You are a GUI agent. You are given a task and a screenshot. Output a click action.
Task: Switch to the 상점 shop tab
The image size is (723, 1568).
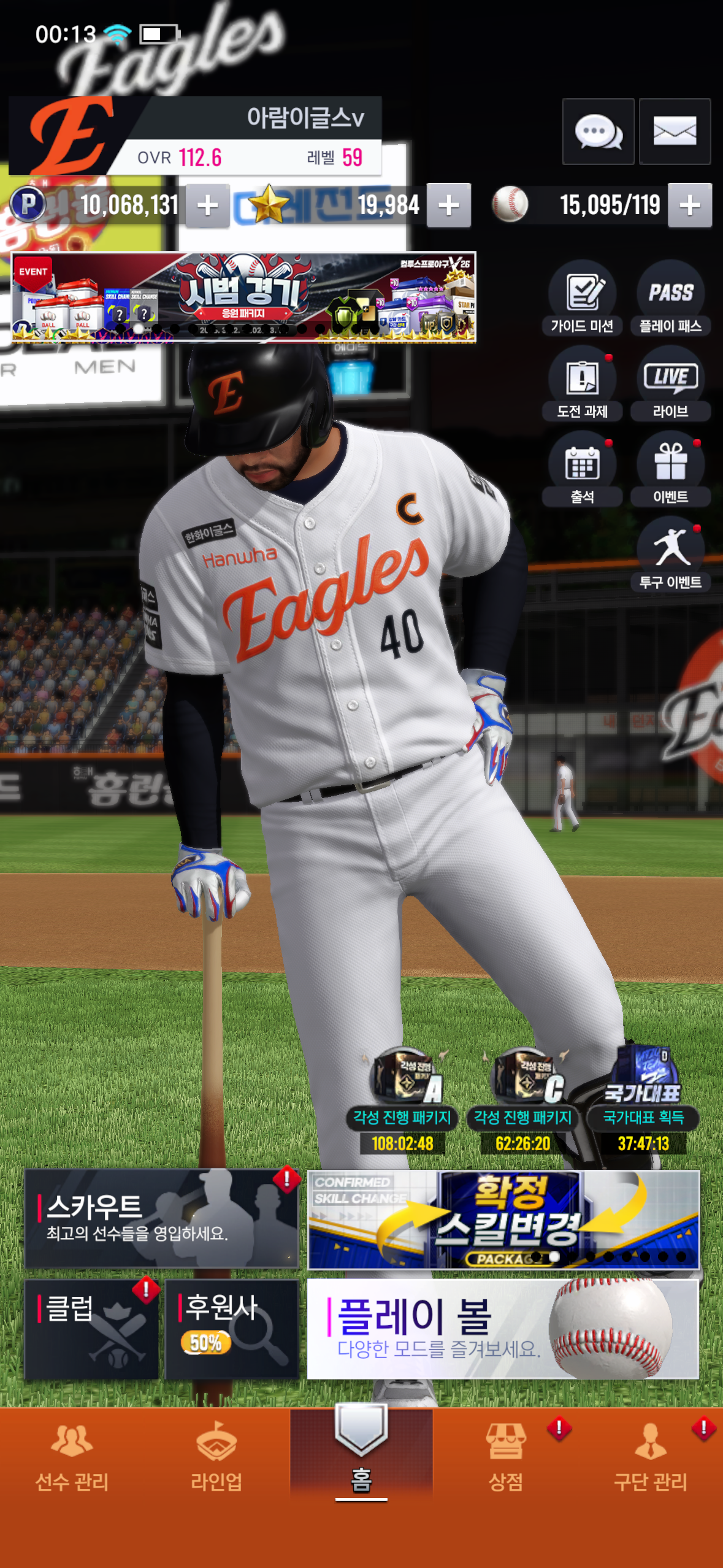pyautogui.click(x=506, y=1457)
